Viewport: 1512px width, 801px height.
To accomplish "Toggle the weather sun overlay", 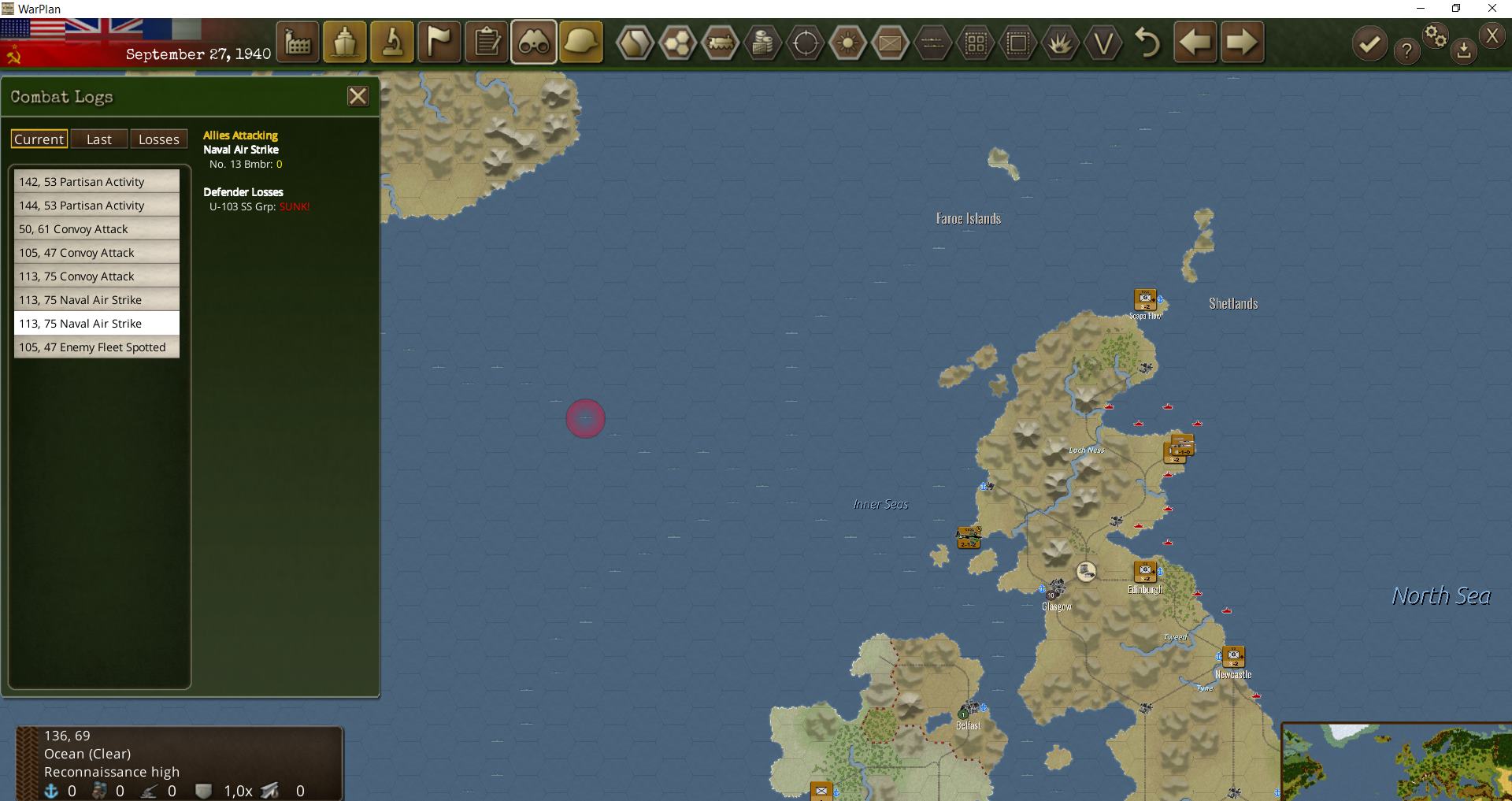I will coord(849,43).
